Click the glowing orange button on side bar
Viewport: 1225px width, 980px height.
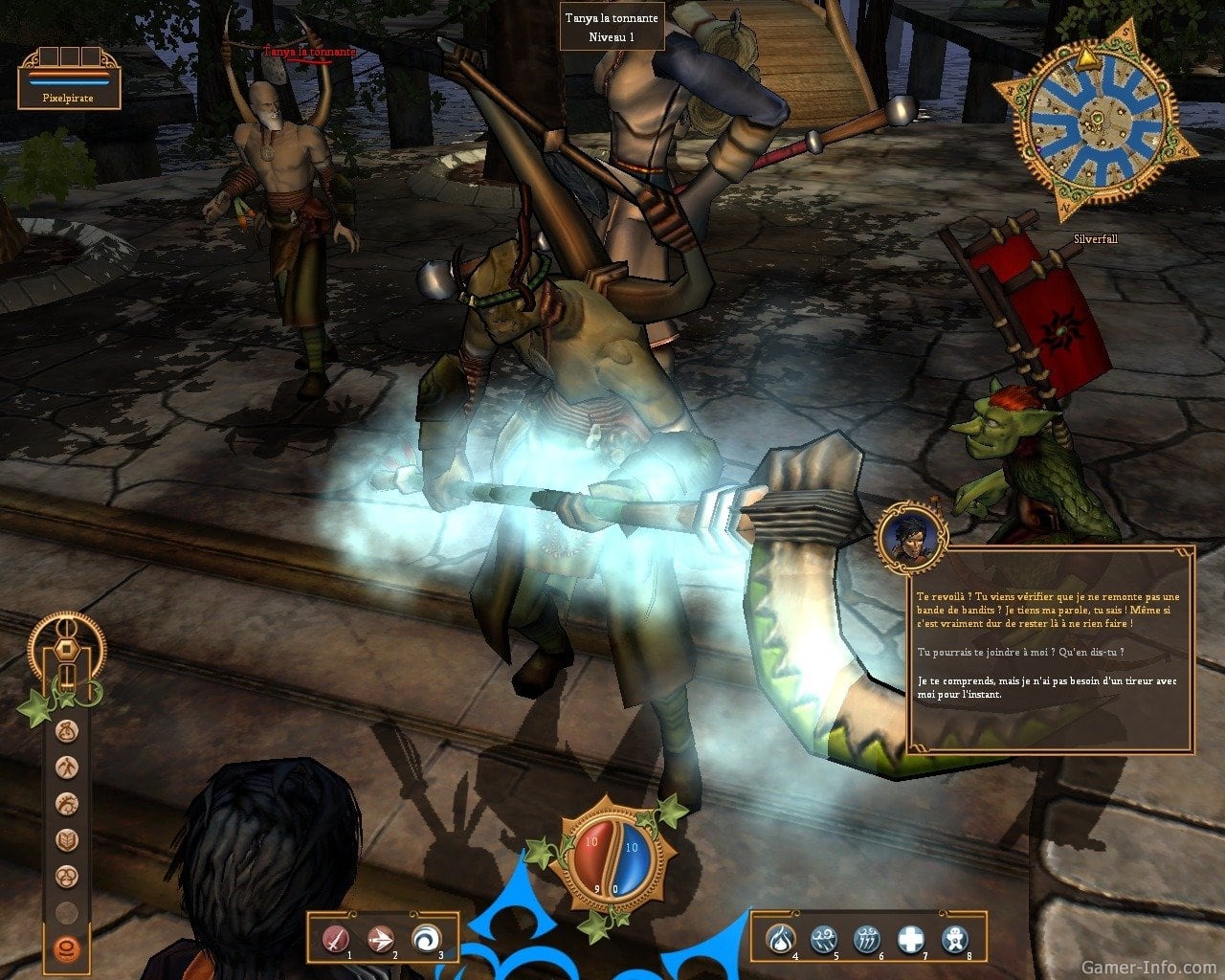tap(67, 947)
